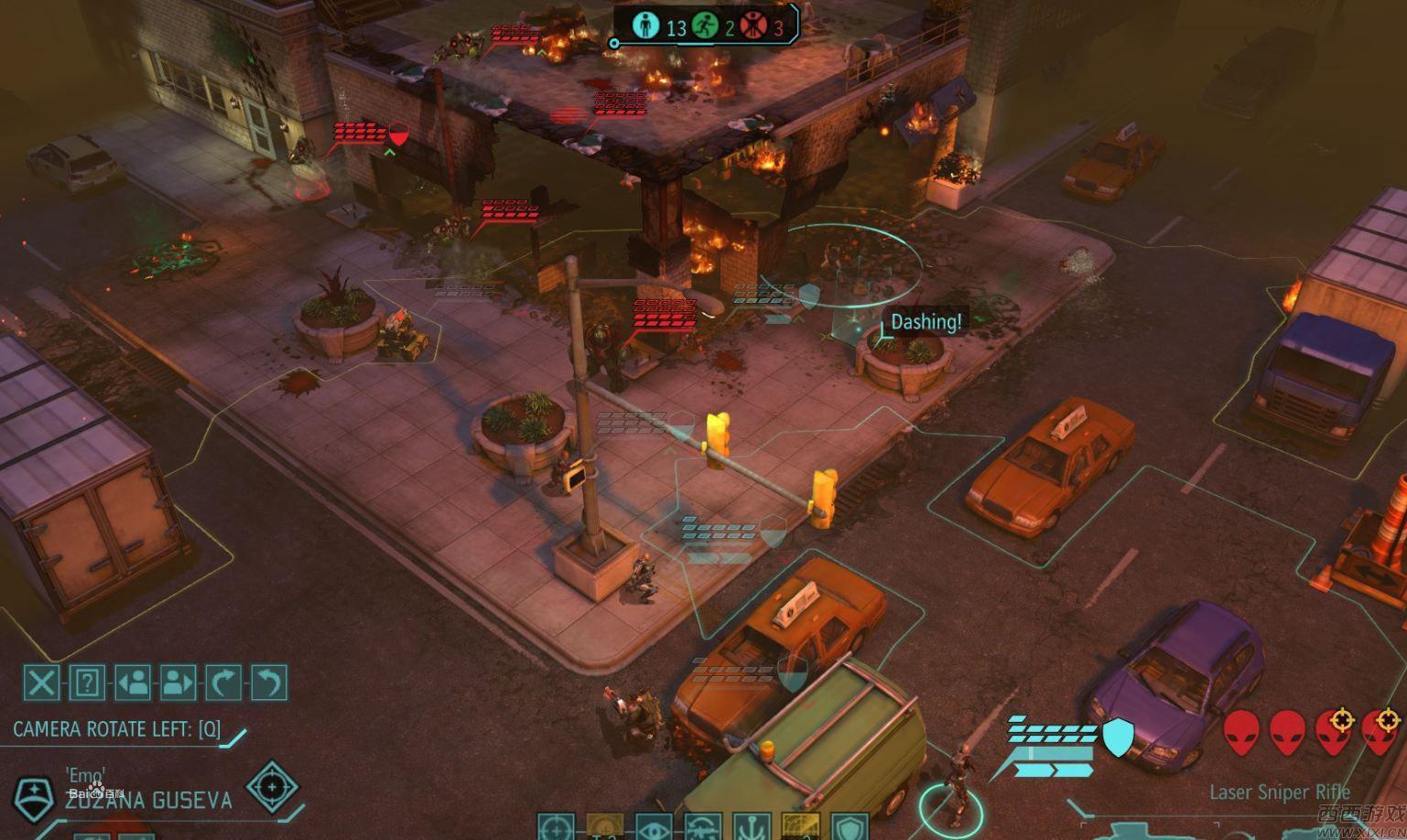Activate the teal crosshair fire weapon ability
This screenshot has width=1407, height=840.
(556, 827)
